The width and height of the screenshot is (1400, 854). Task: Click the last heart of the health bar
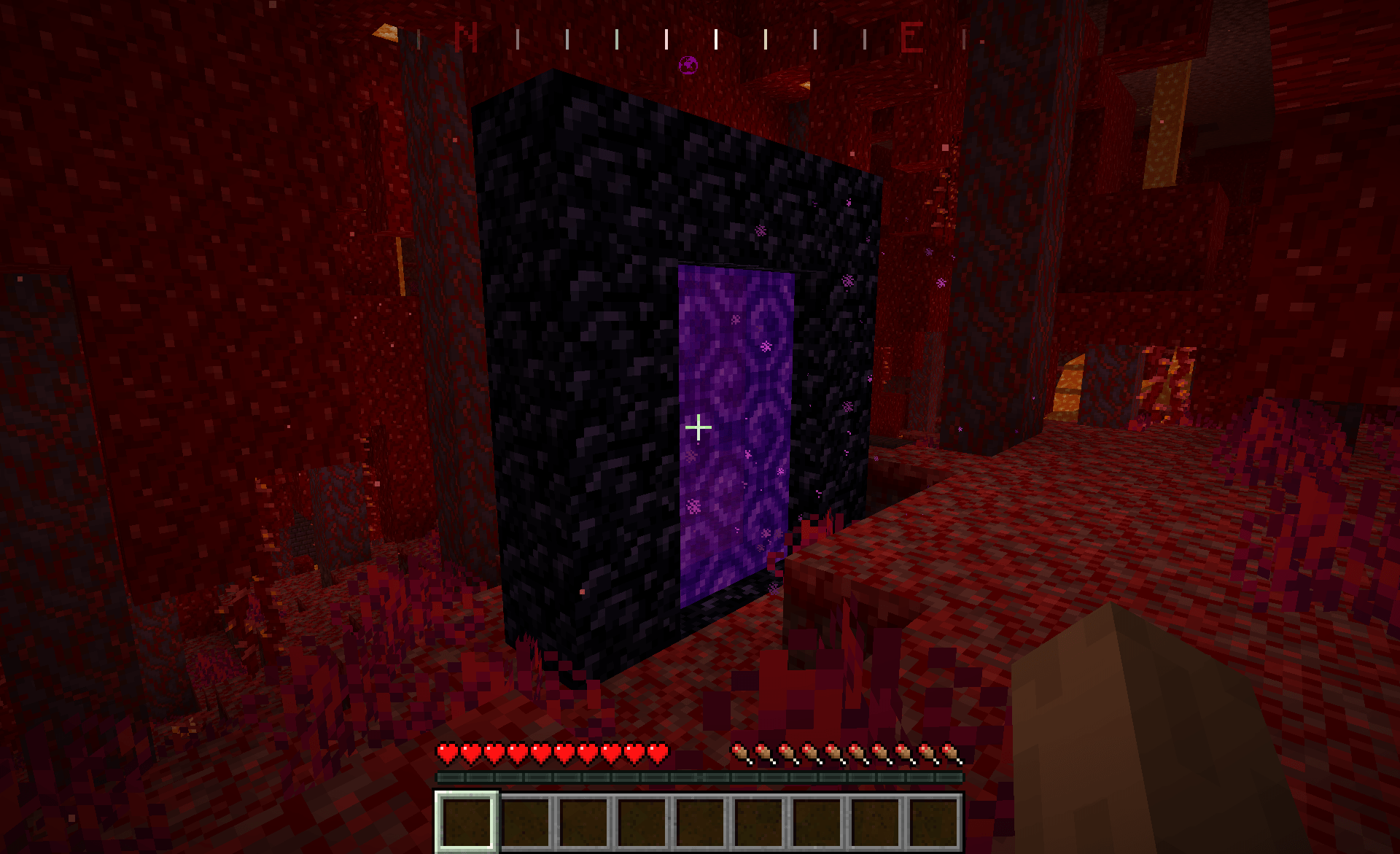click(x=656, y=752)
